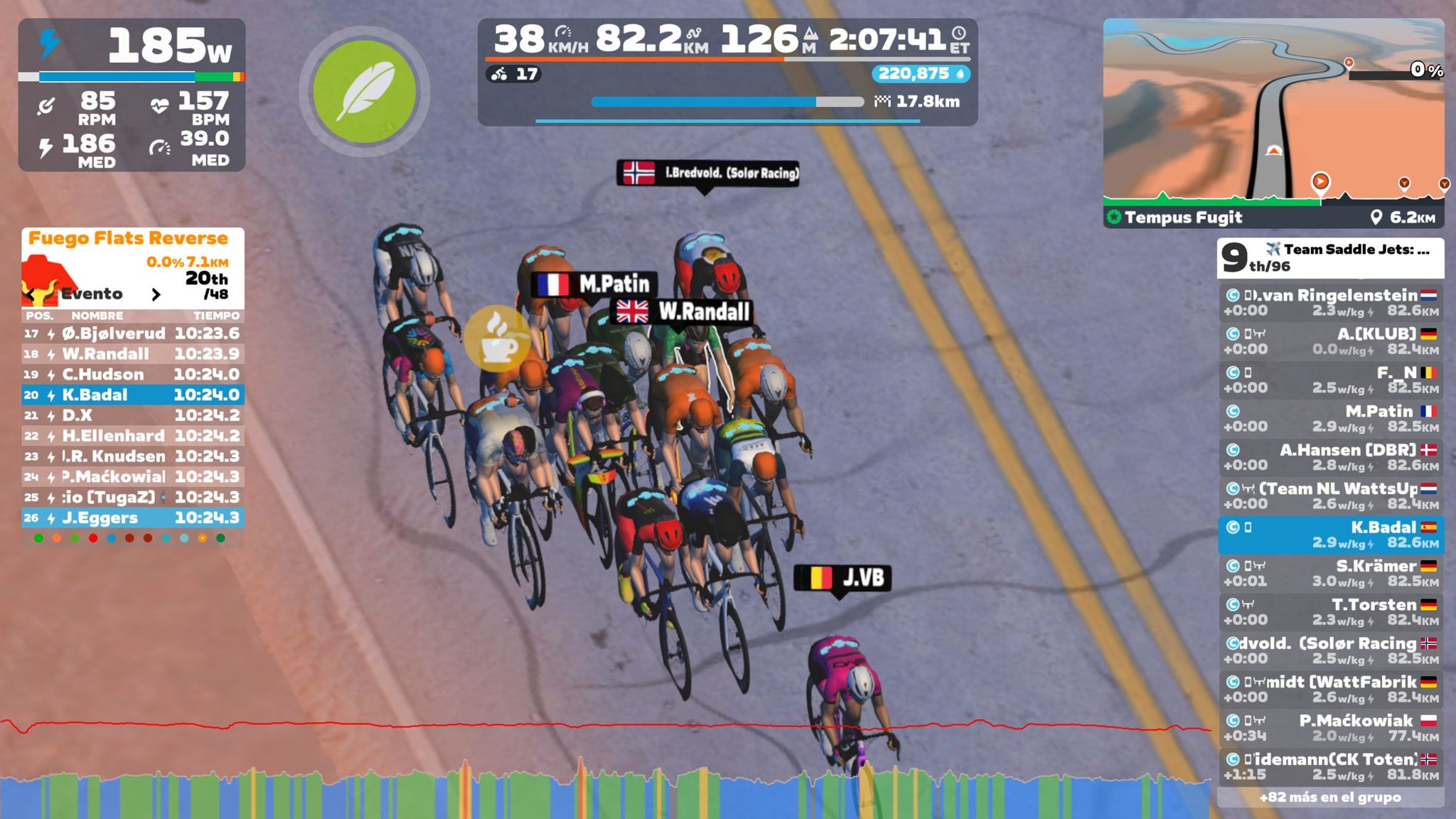The width and height of the screenshot is (1456, 819).
Task: Go to next leaderboard with right arrow
Action: [x=156, y=294]
